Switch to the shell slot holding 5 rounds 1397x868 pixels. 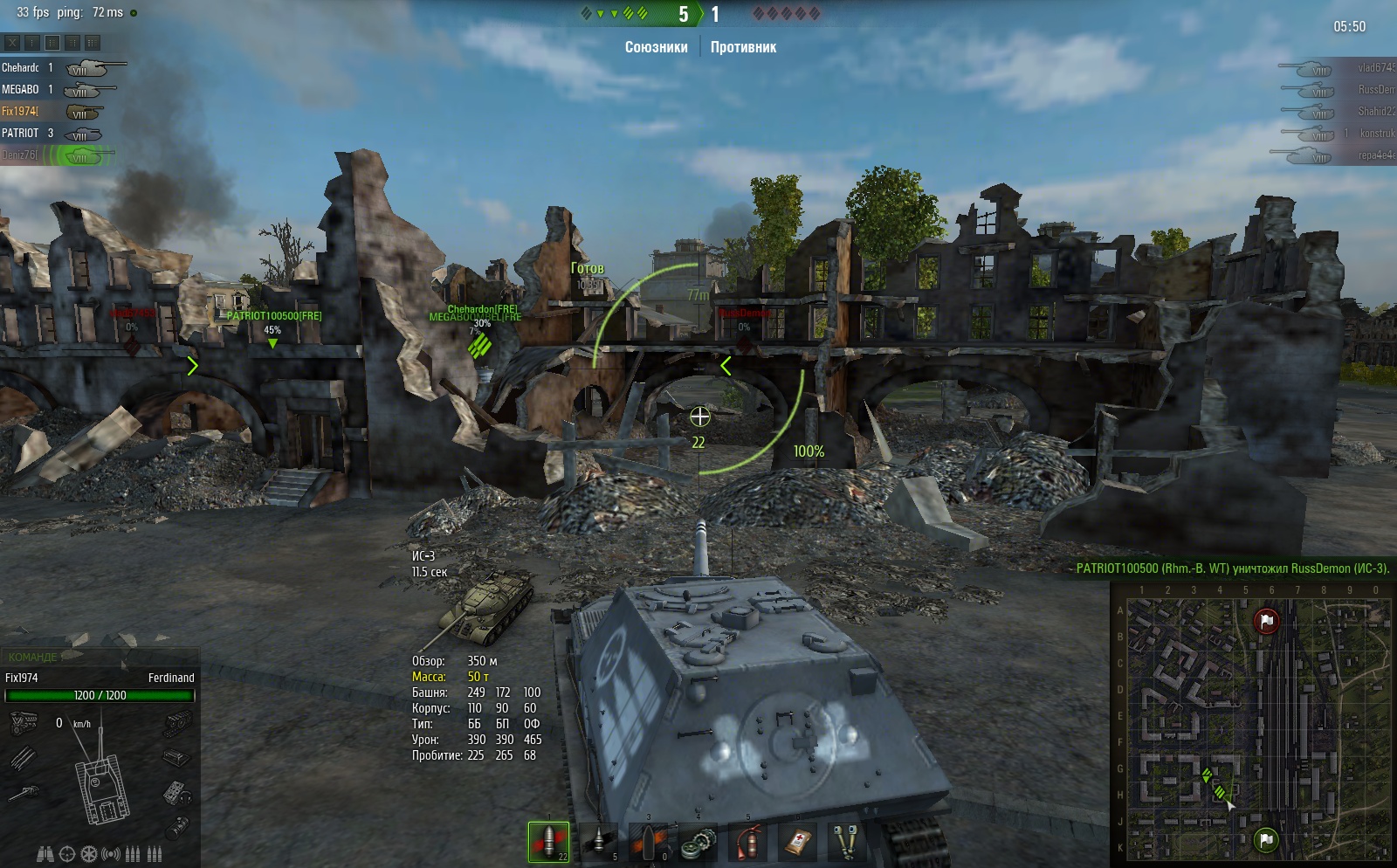pos(599,842)
